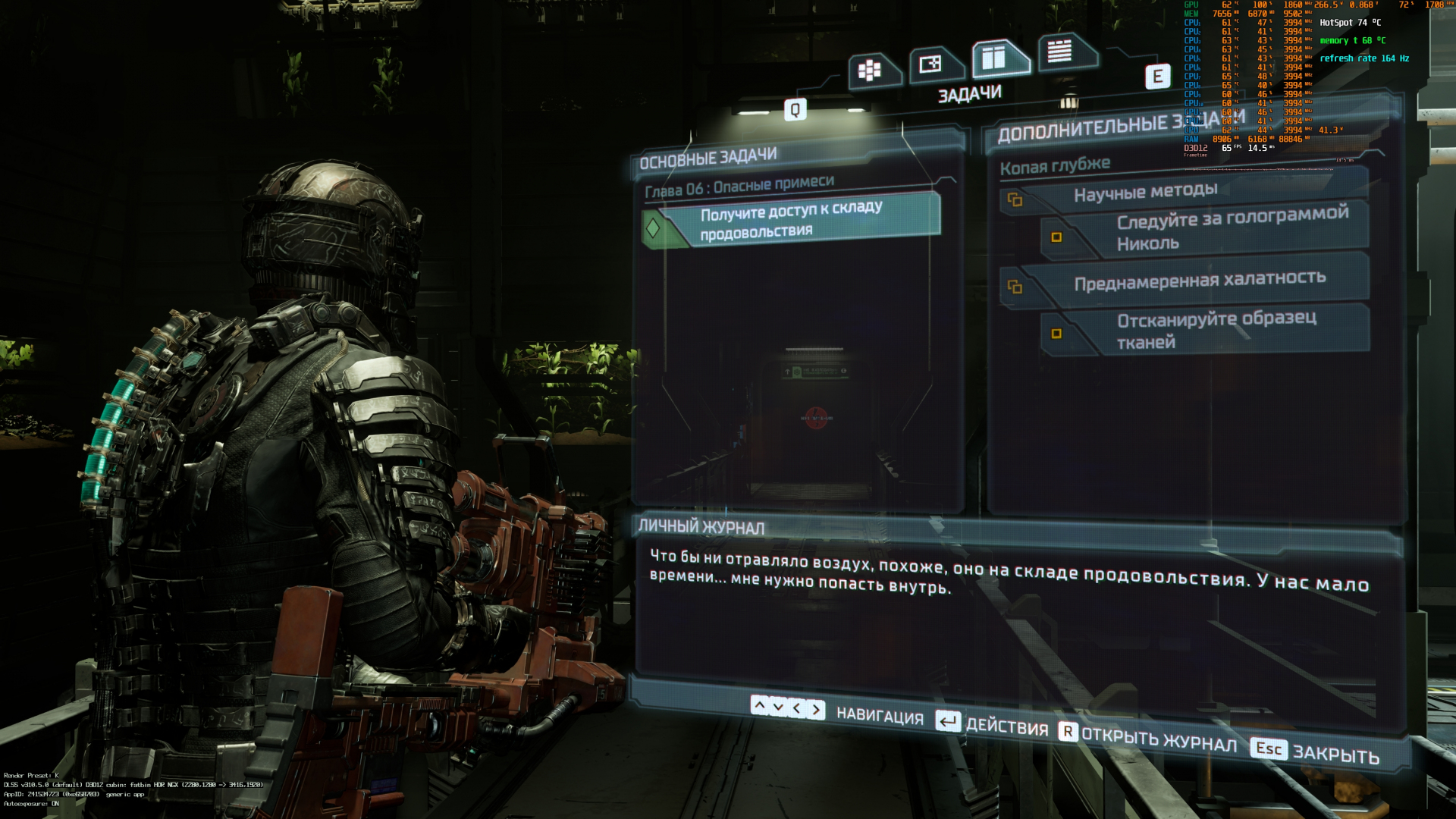The image size is (1456, 819).
Task: Select the Получите доступ к складу продовольствия objective
Action: pos(791,221)
